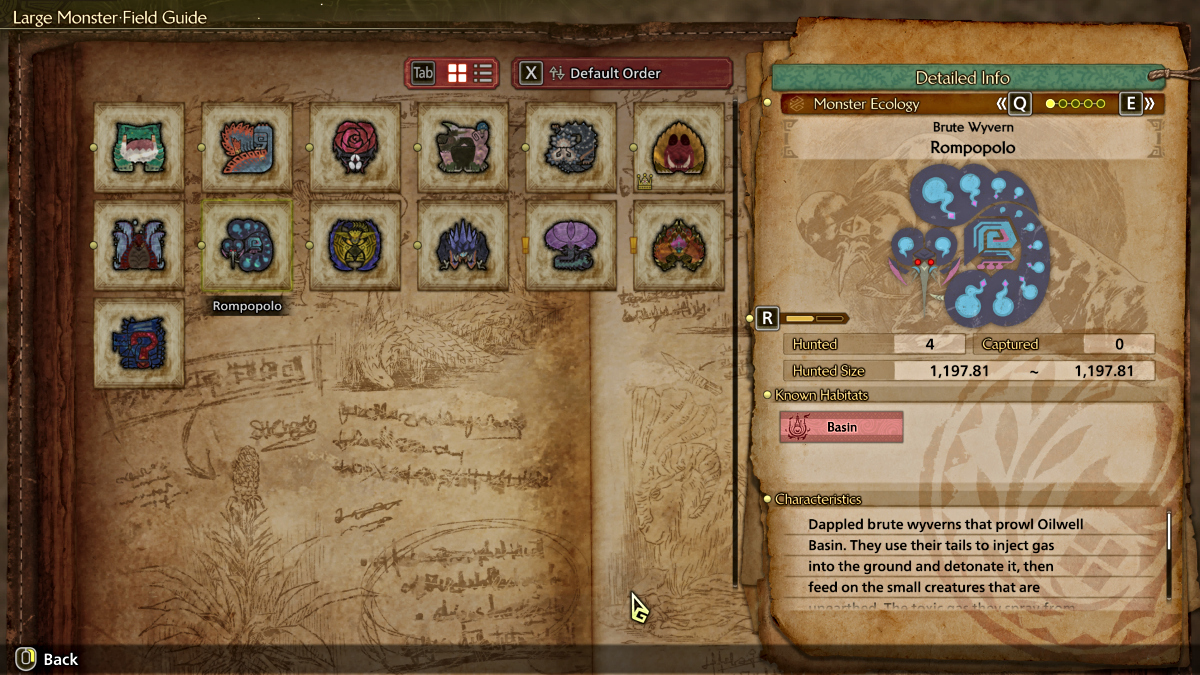Open the Uth Duna entry
1200x675 pixels.
pos(139,245)
